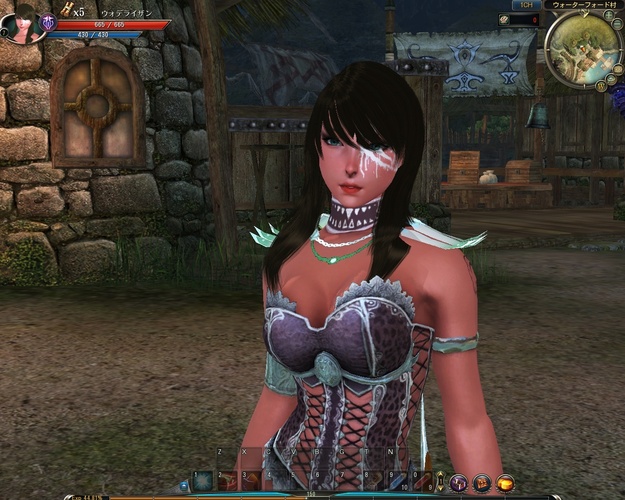Click the circular village minimap
The height and width of the screenshot is (500, 625).
(x=584, y=48)
